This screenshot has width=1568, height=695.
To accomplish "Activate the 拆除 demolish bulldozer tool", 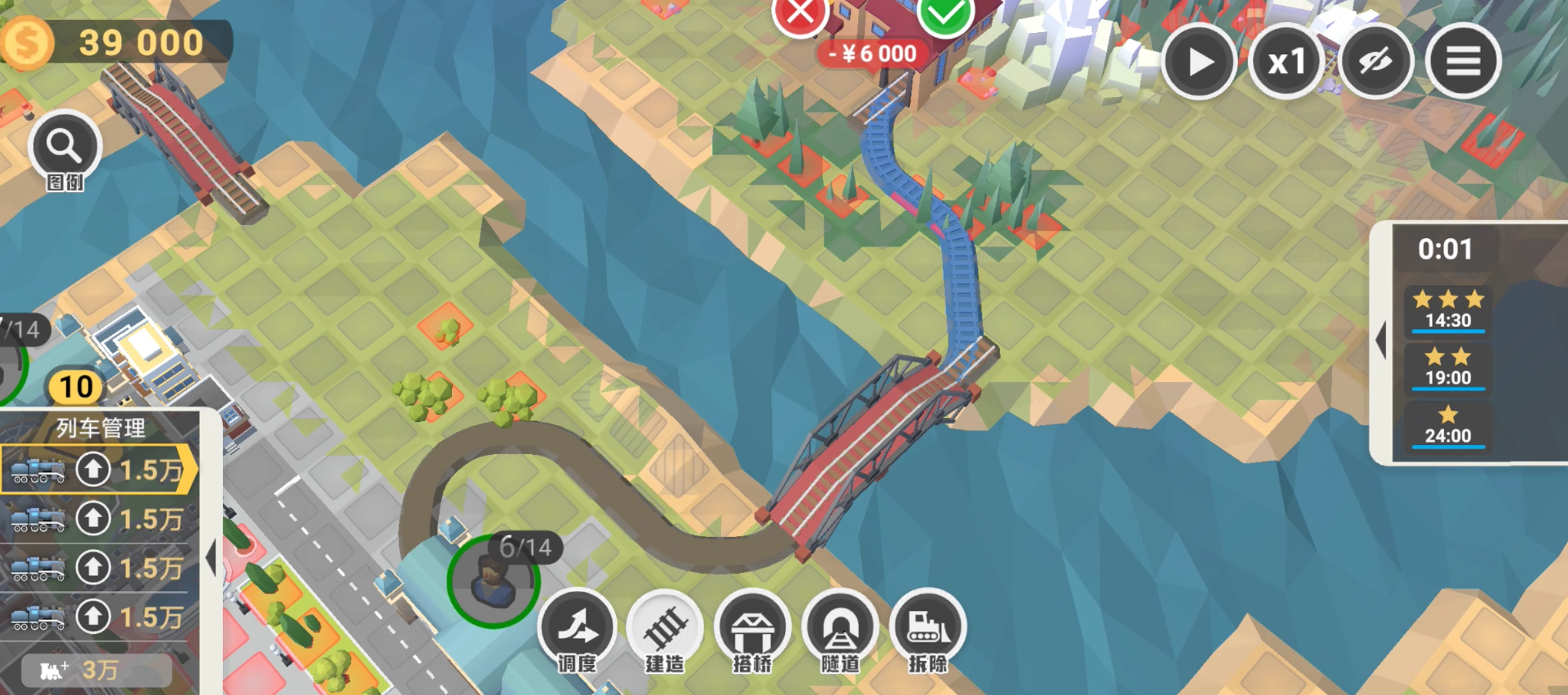I will coord(928,629).
